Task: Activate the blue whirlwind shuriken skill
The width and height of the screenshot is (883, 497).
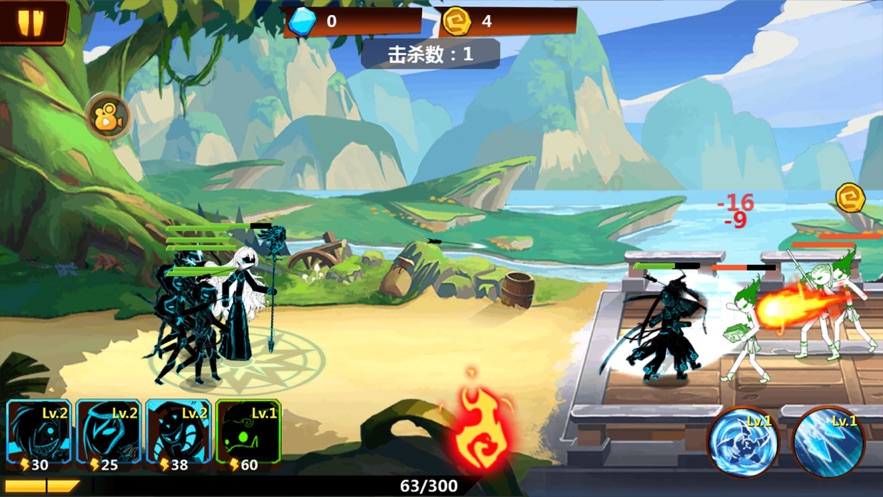Action: click(x=743, y=441)
